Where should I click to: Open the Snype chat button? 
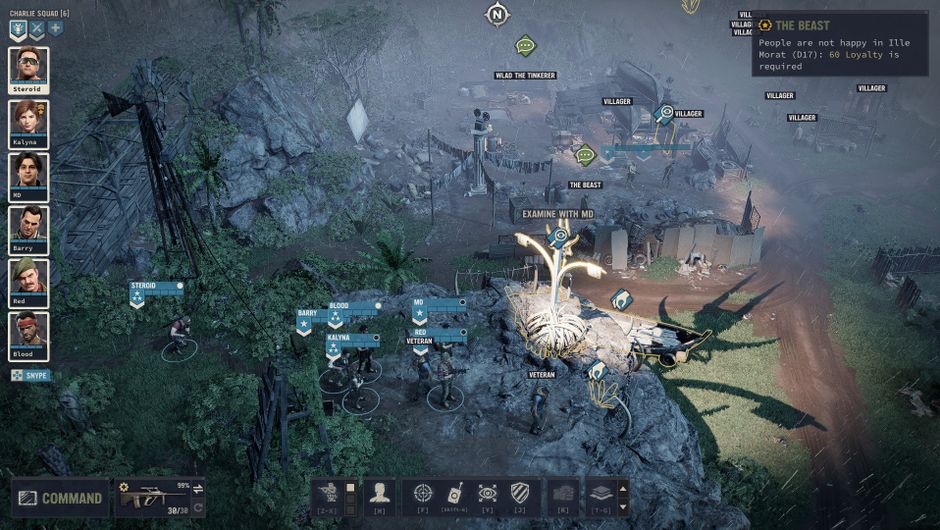[30, 375]
